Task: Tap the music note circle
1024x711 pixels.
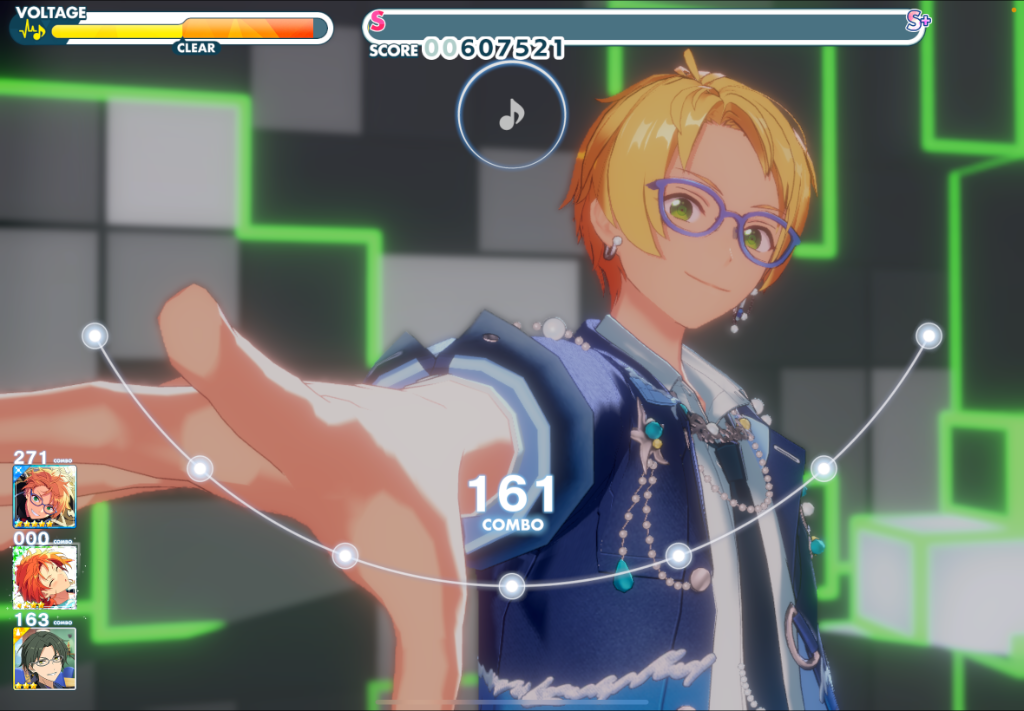Action: (x=511, y=116)
